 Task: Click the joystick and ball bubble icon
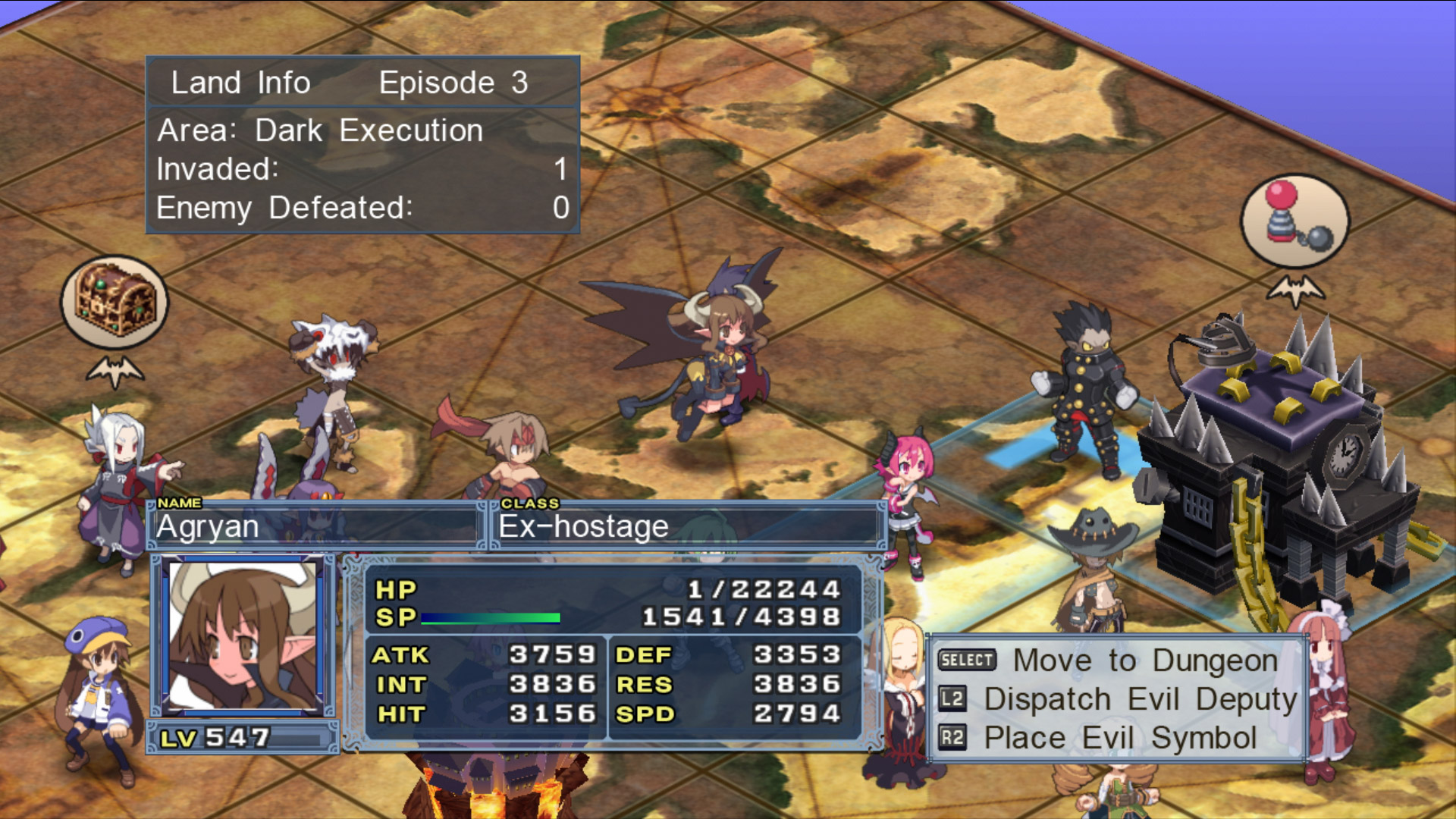click(x=1294, y=221)
